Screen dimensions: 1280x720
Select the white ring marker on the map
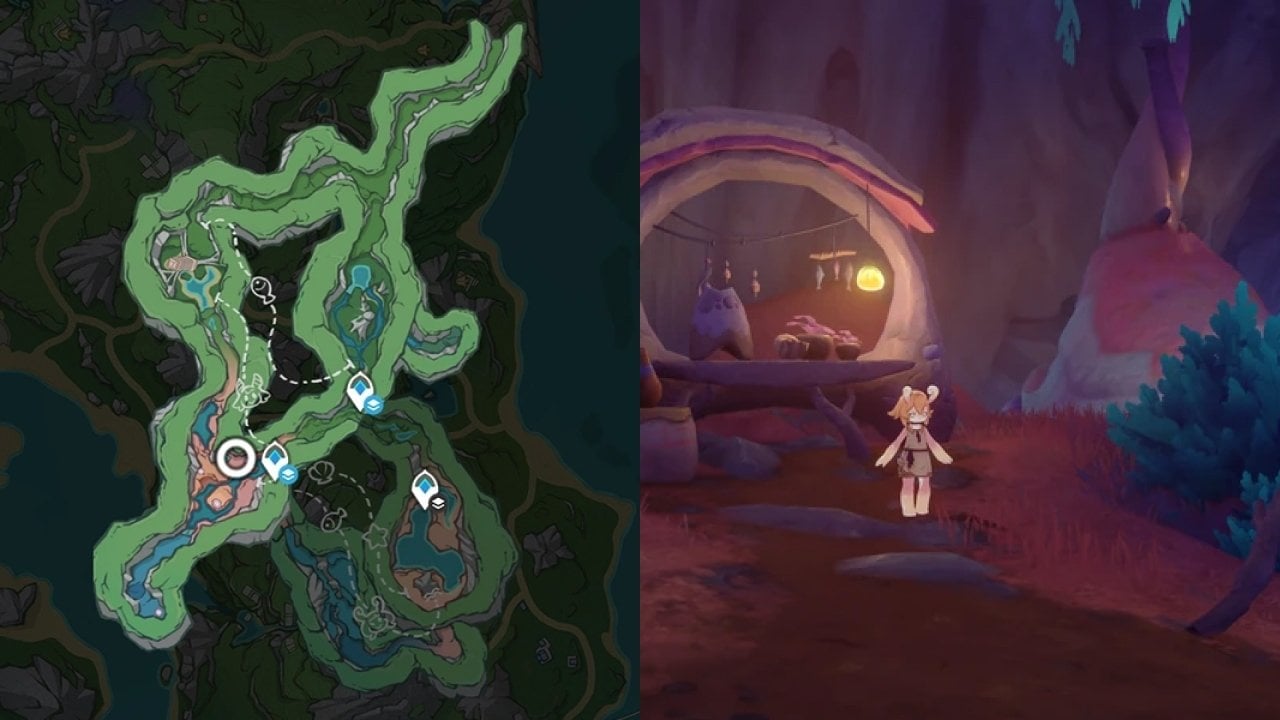pos(237,459)
